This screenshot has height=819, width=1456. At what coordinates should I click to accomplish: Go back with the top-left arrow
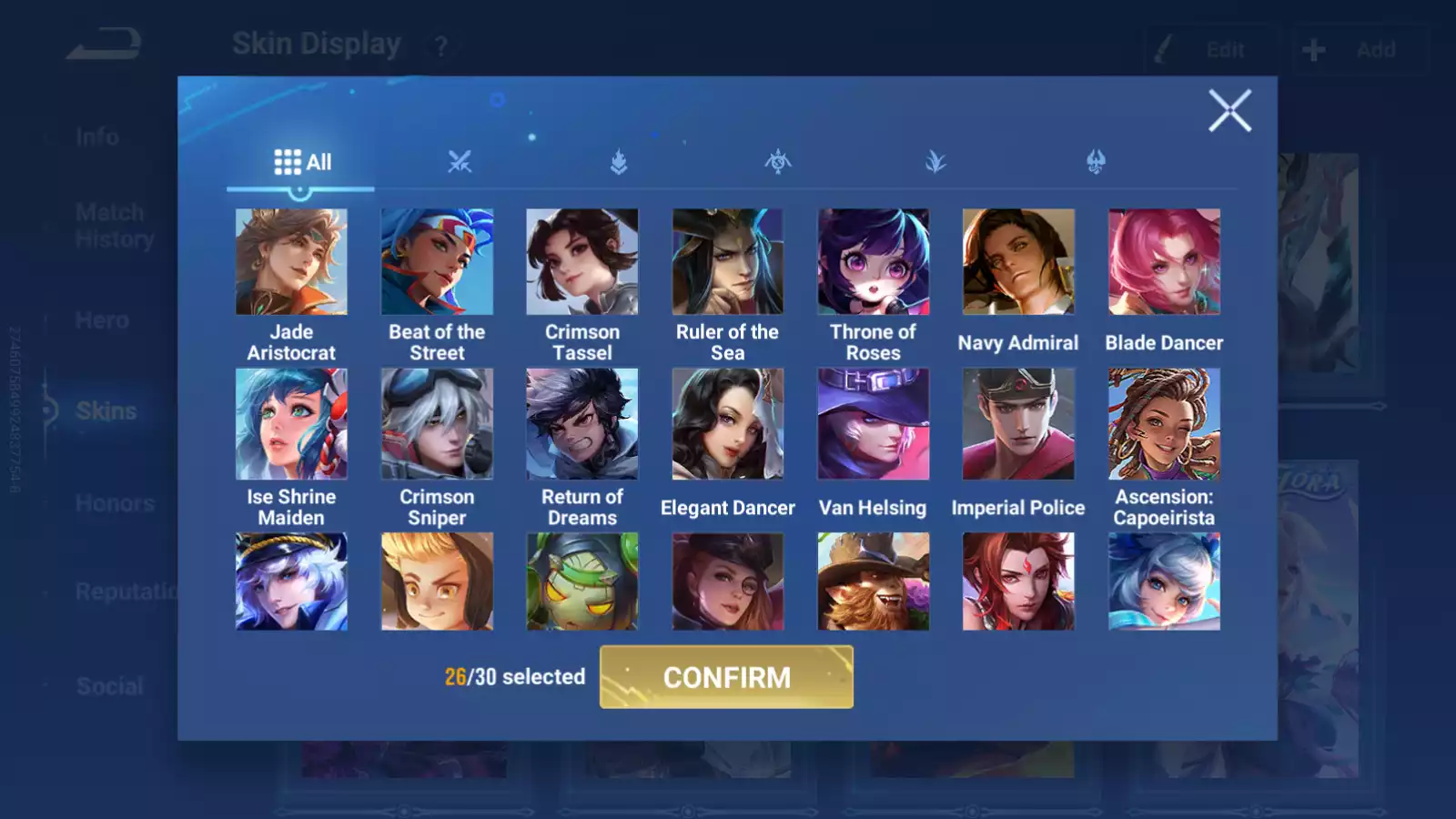point(104,44)
